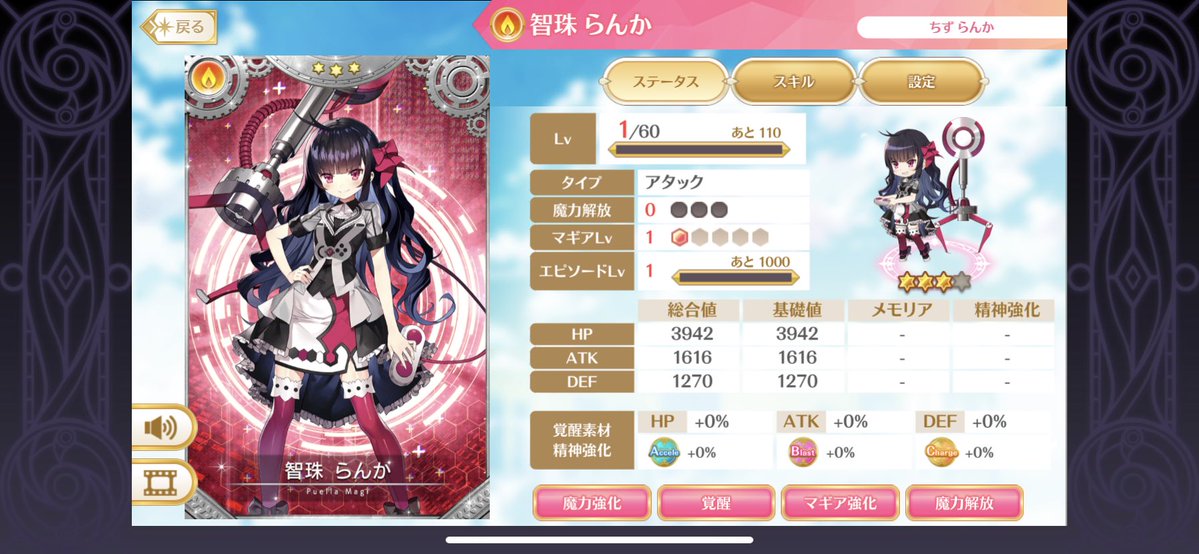1199x554 pixels.
Task: Choose the マギア強化 button
Action: [841, 503]
